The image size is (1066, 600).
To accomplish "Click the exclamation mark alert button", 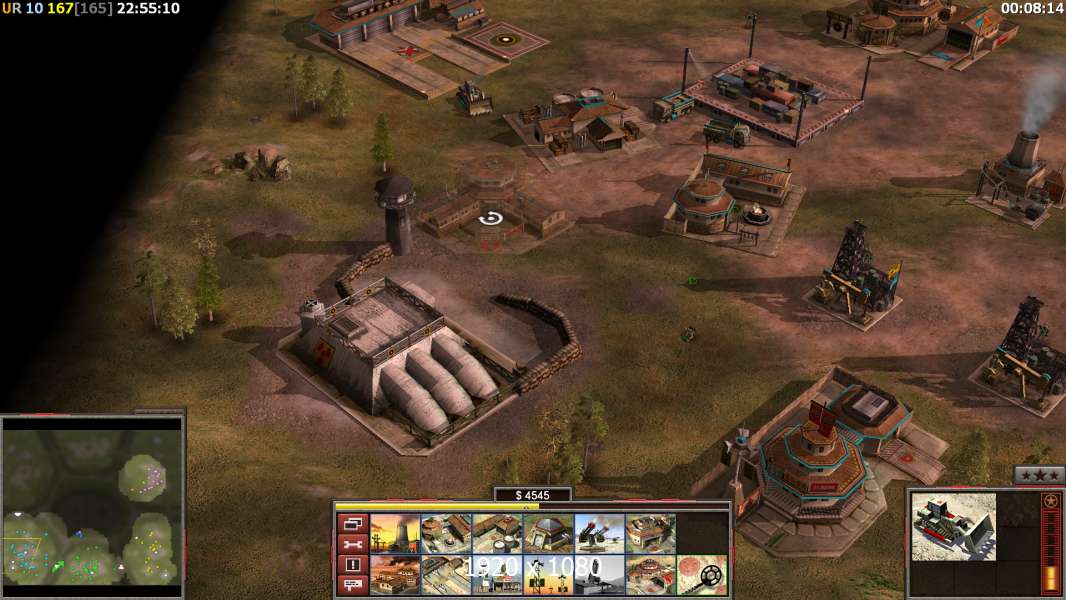I will pyautogui.click(x=352, y=565).
